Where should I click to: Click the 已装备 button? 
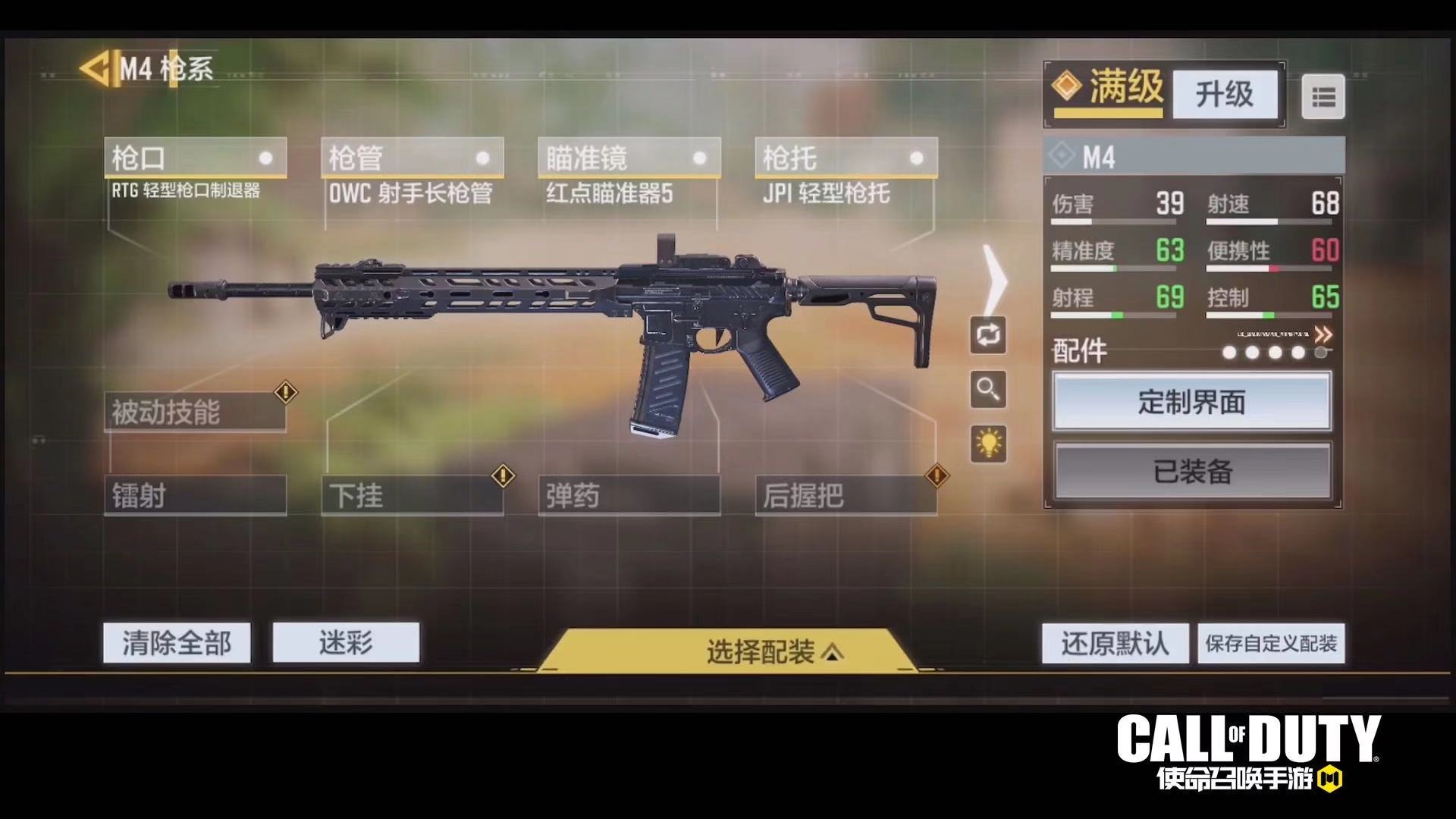1192,471
